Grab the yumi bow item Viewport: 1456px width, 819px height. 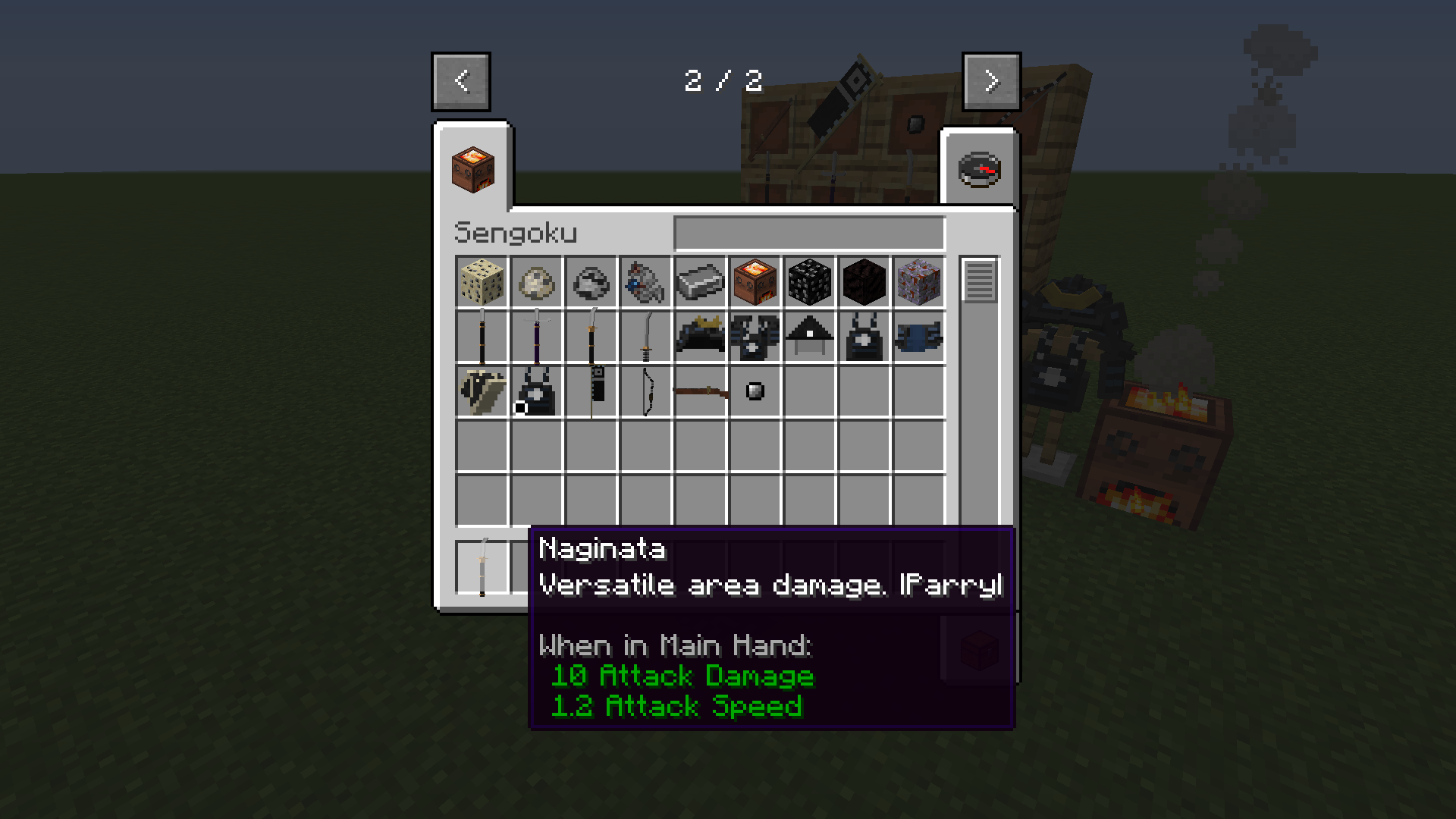[x=645, y=391]
